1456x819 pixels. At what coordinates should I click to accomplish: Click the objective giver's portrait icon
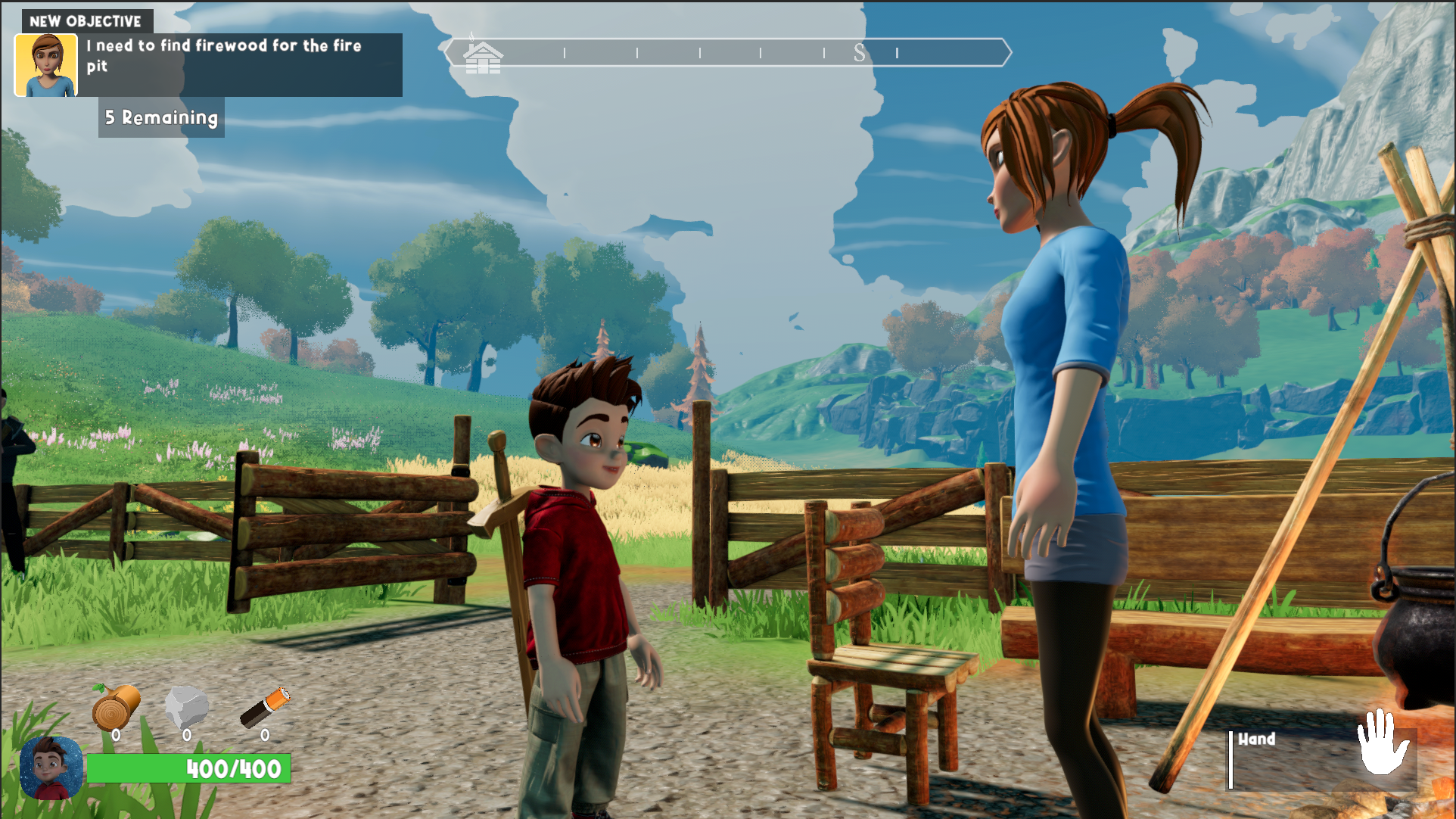(47, 64)
